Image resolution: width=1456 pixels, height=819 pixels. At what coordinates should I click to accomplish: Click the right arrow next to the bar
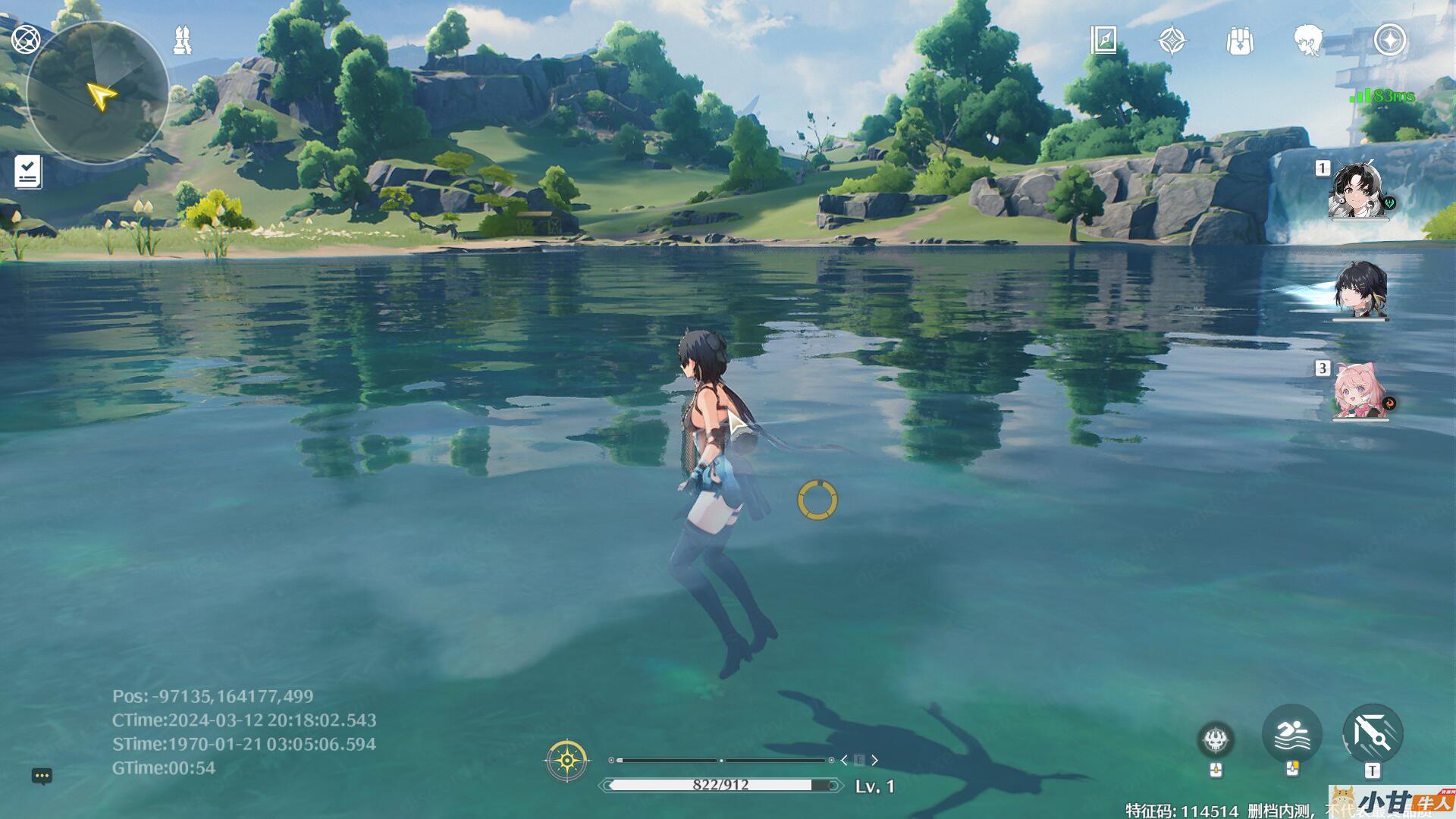[x=874, y=760]
